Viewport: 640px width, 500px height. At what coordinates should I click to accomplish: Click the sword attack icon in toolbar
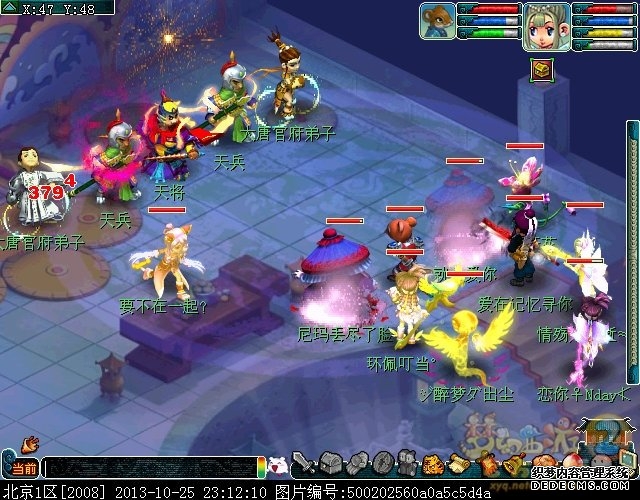(x=305, y=464)
